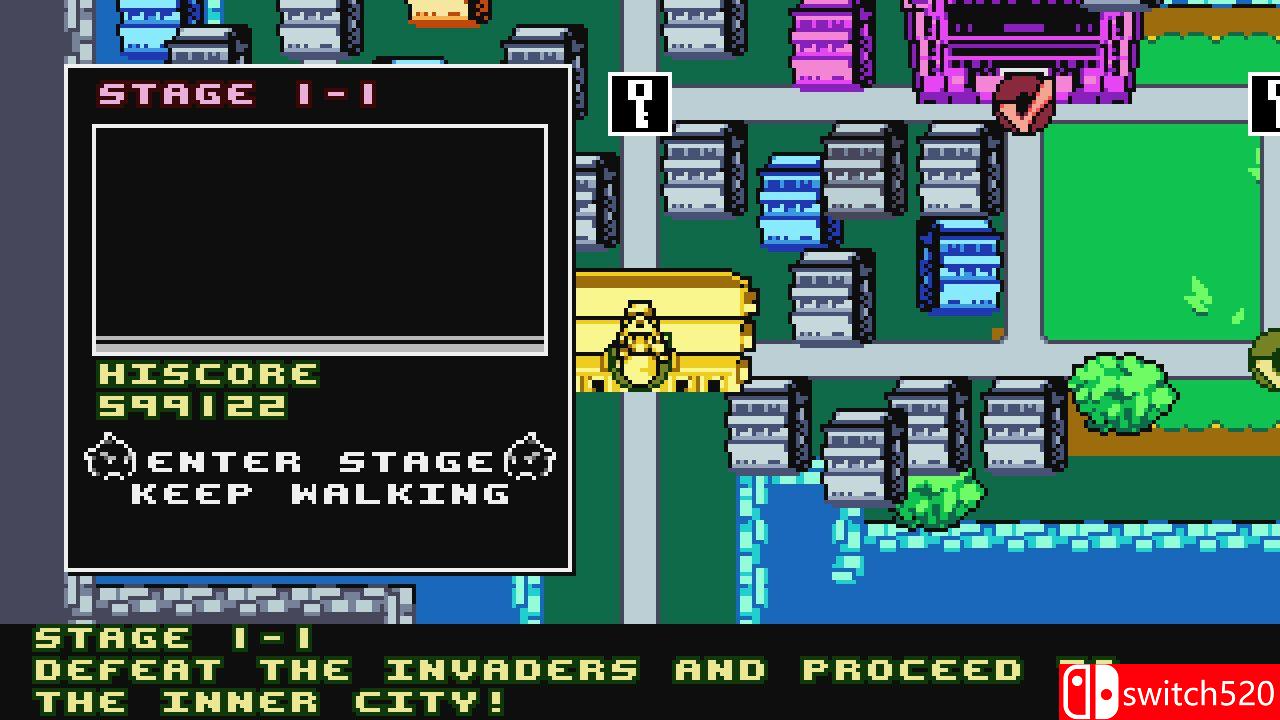Click the key icon on the left road
The width and height of the screenshot is (1280, 720).
coord(640,102)
